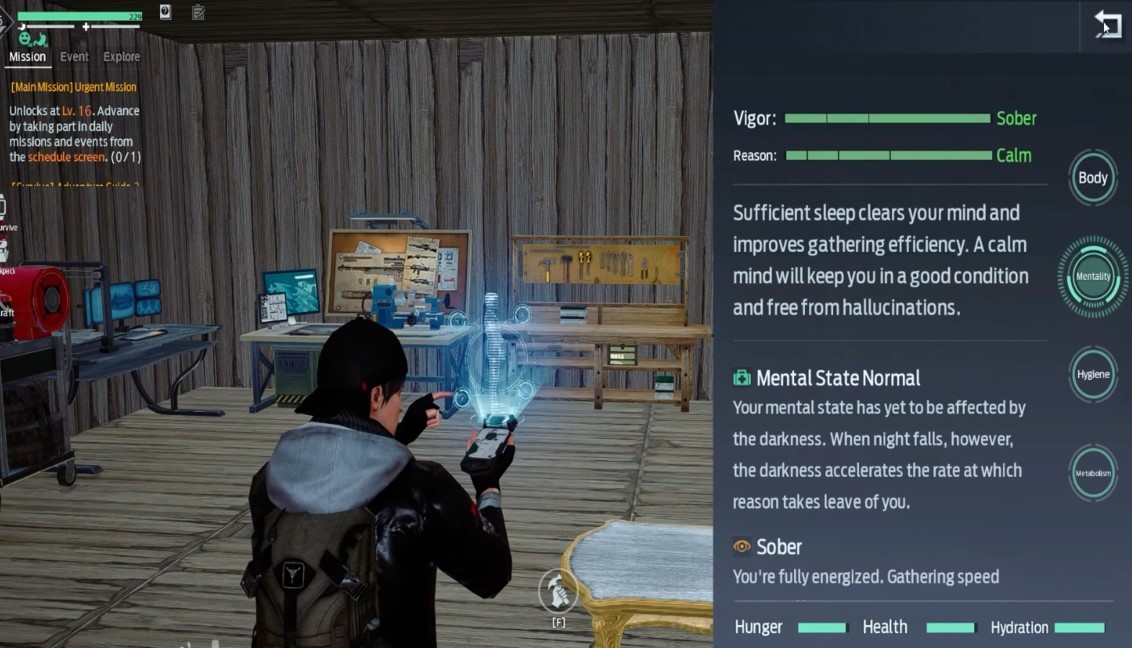Switch to the Mission tab
This screenshot has height=648, width=1132.
click(28, 57)
